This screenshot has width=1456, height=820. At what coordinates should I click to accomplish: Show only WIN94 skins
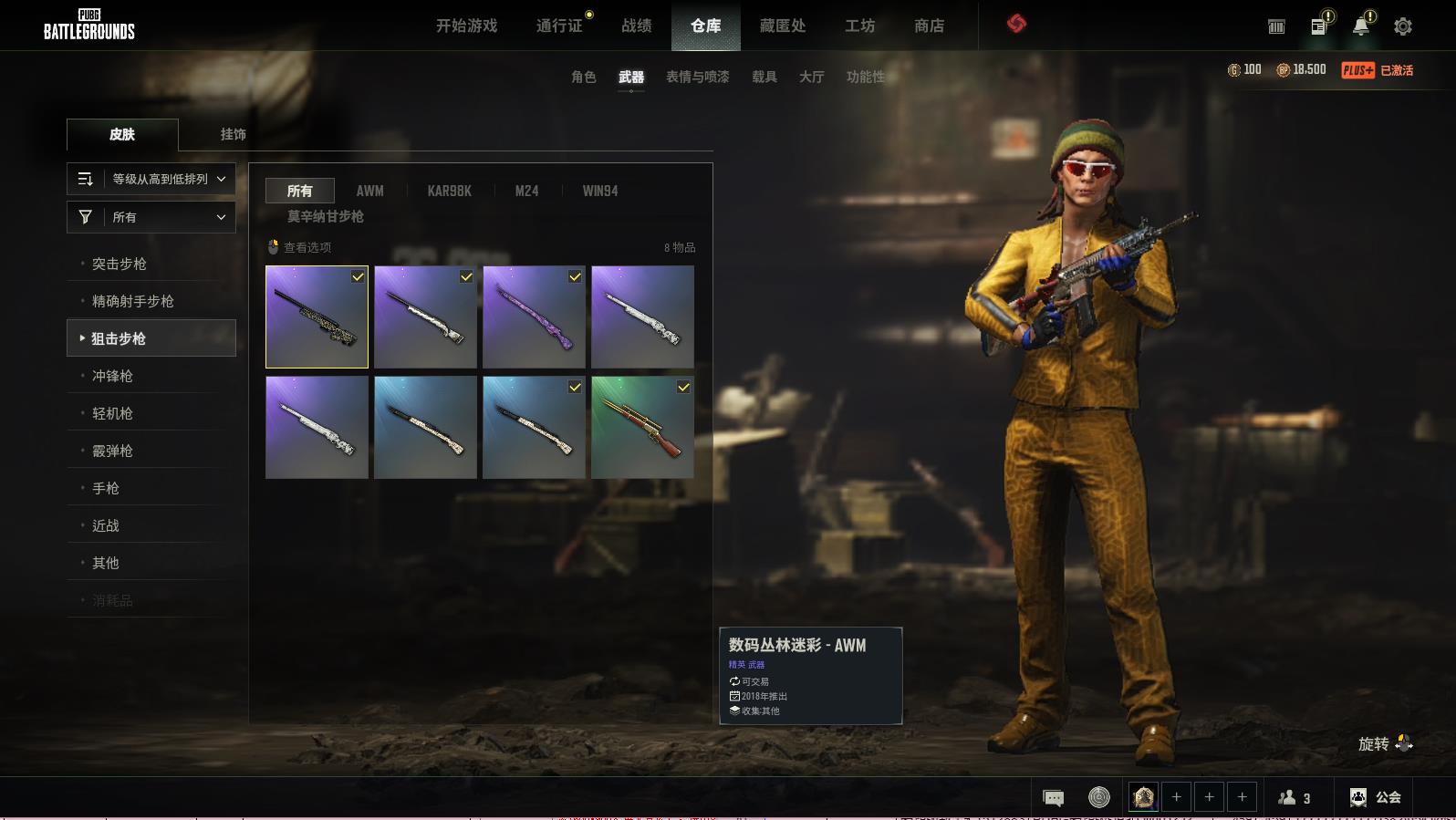pos(599,191)
